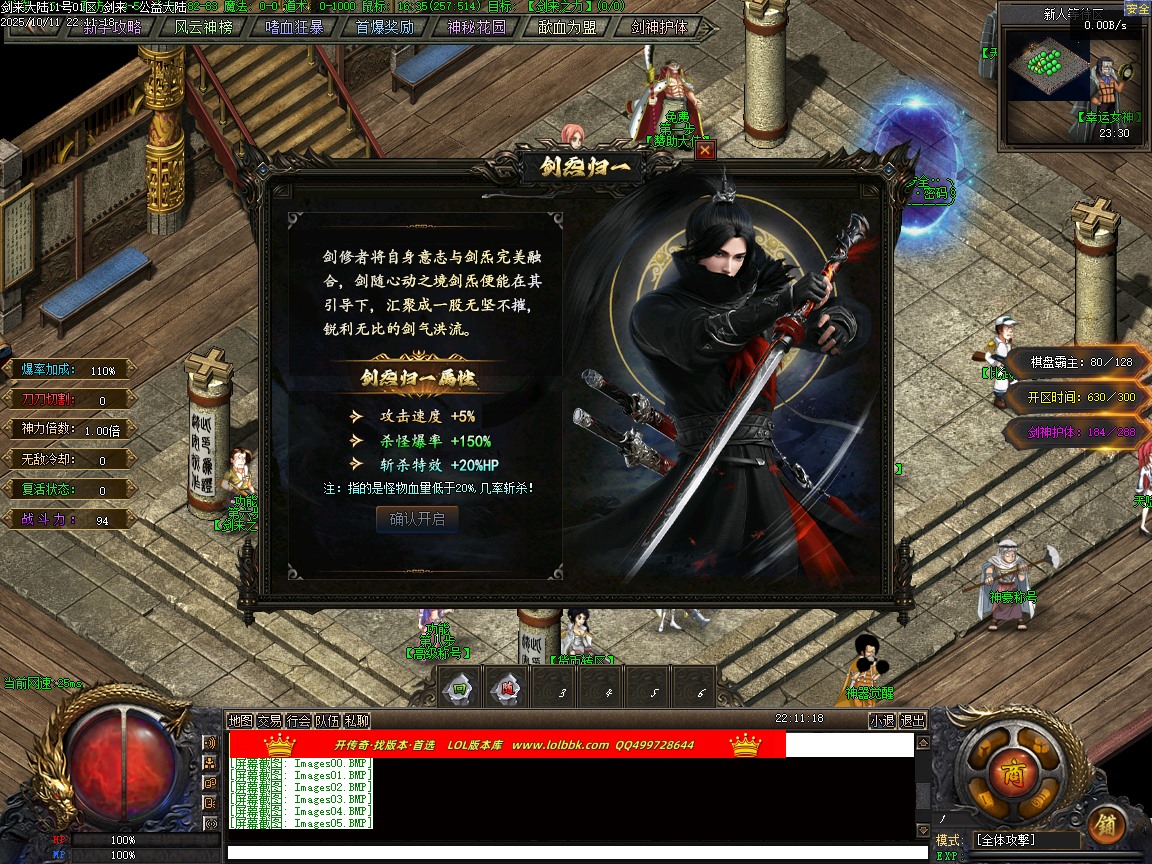Open the 歃血为盟 menu entry
Image resolution: width=1152 pixels, height=864 pixels.
[568, 27]
